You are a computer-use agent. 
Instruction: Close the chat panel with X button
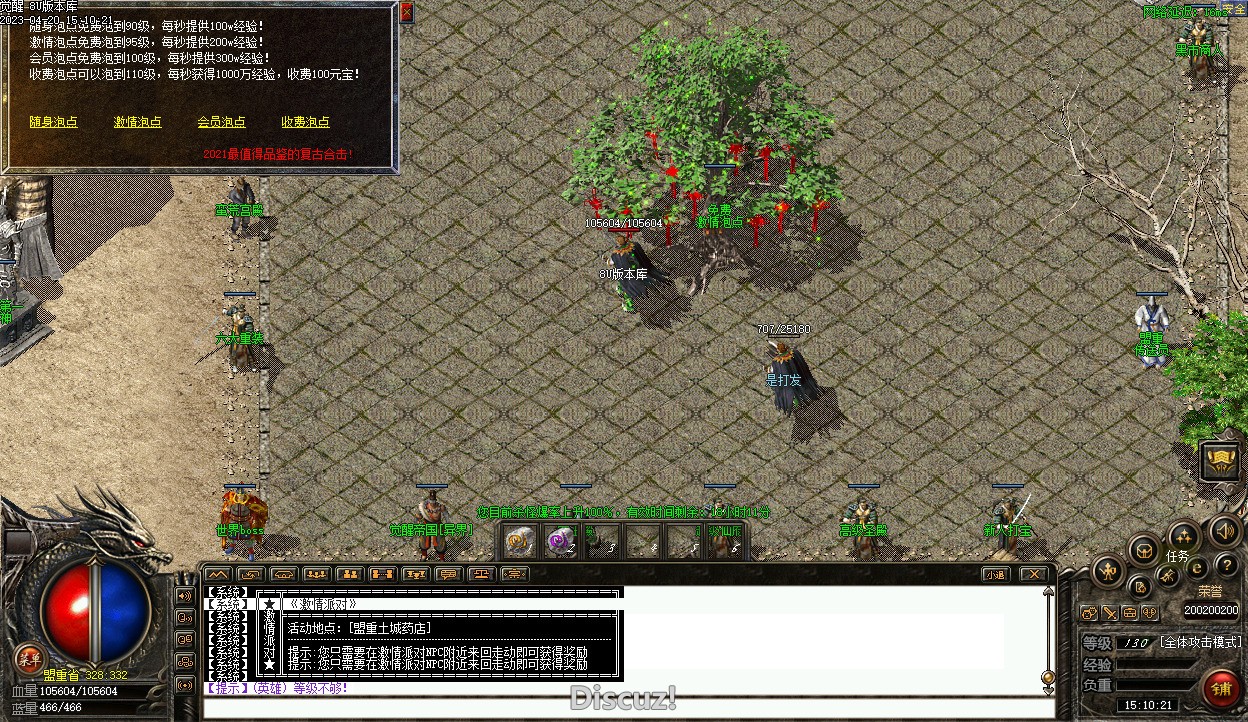point(1033,574)
